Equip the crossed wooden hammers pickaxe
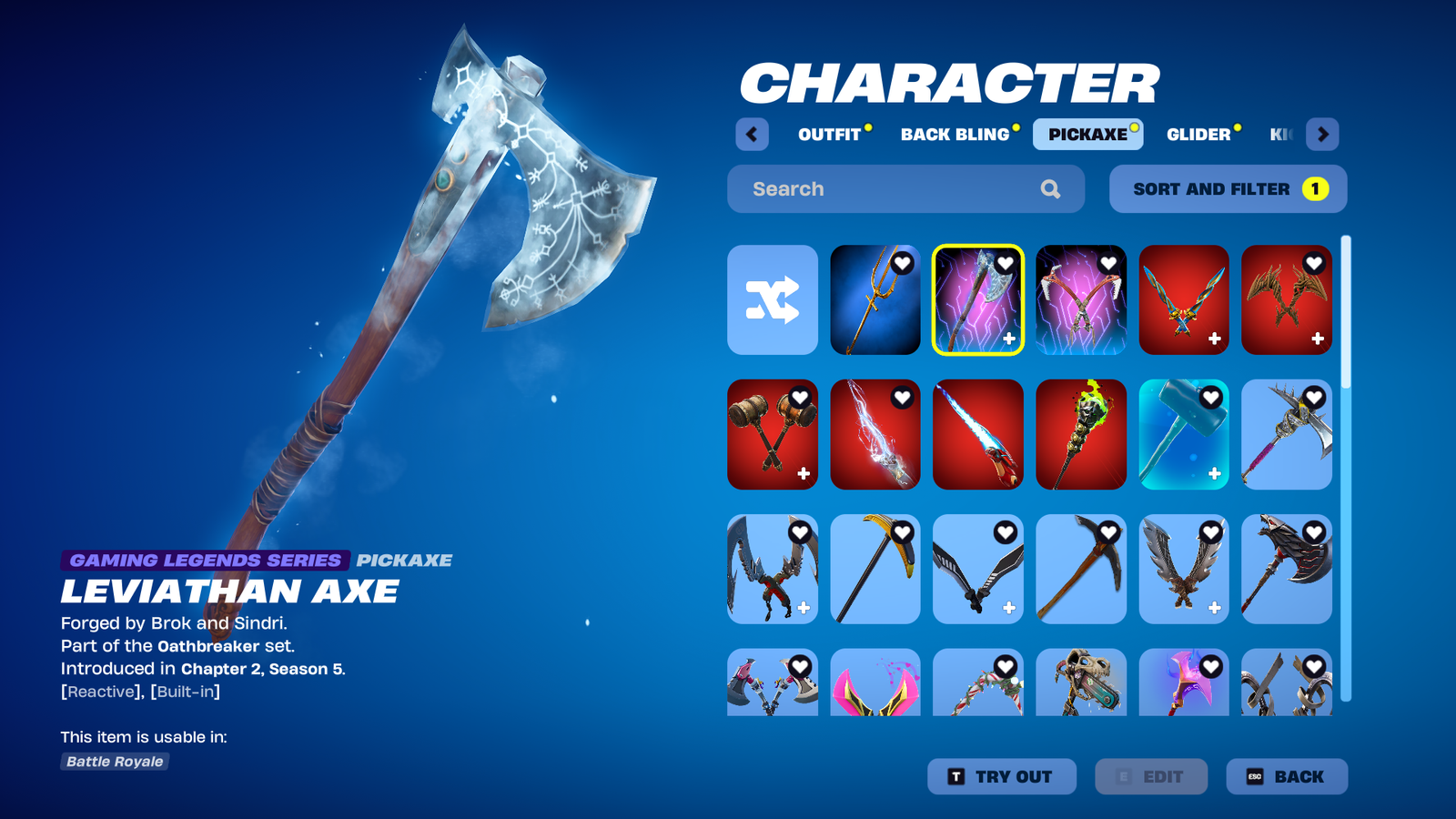The height and width of the screenshot is (819, 1456). click(773, 434)
